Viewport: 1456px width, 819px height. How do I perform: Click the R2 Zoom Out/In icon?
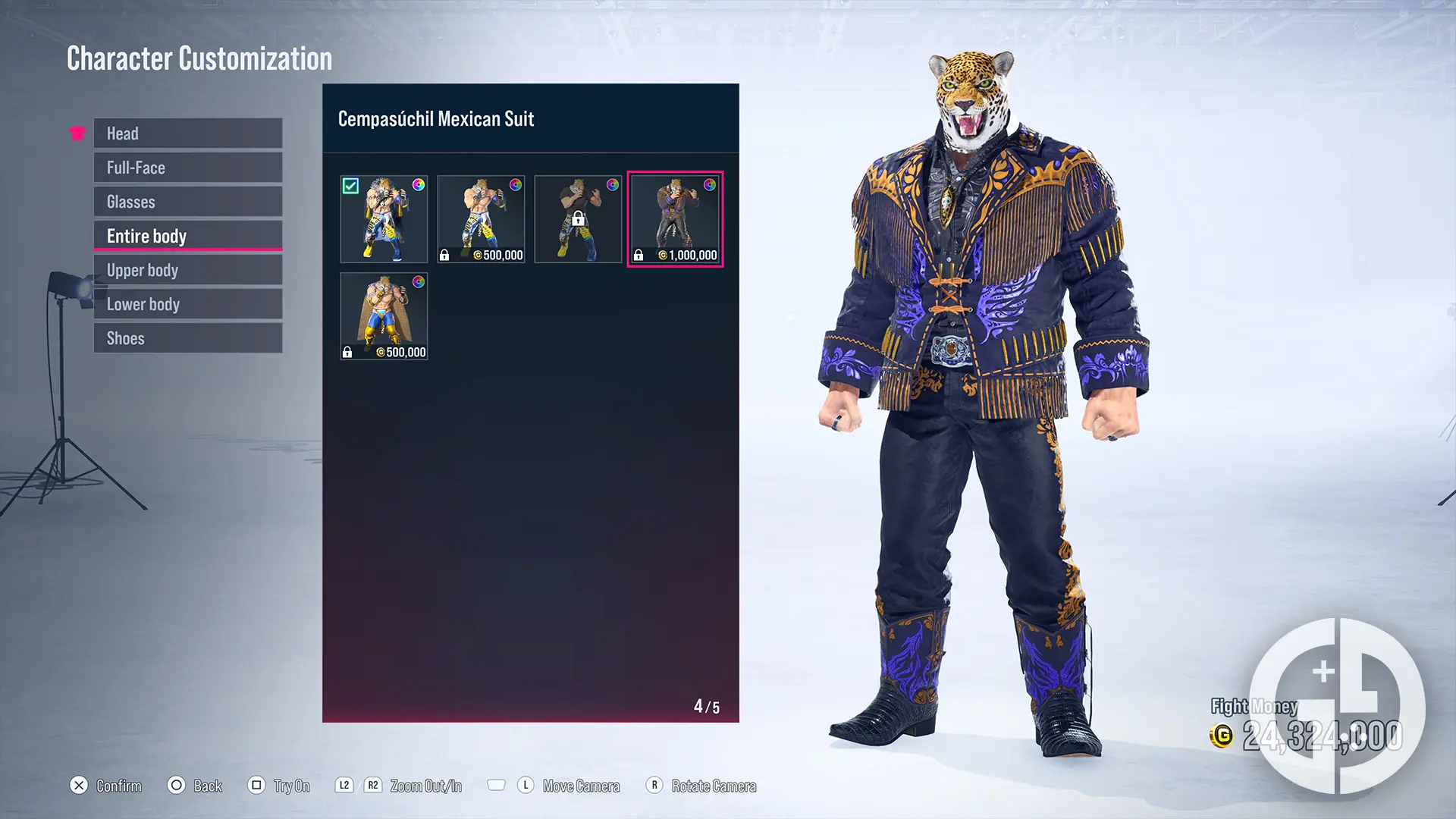click(372, 786)
